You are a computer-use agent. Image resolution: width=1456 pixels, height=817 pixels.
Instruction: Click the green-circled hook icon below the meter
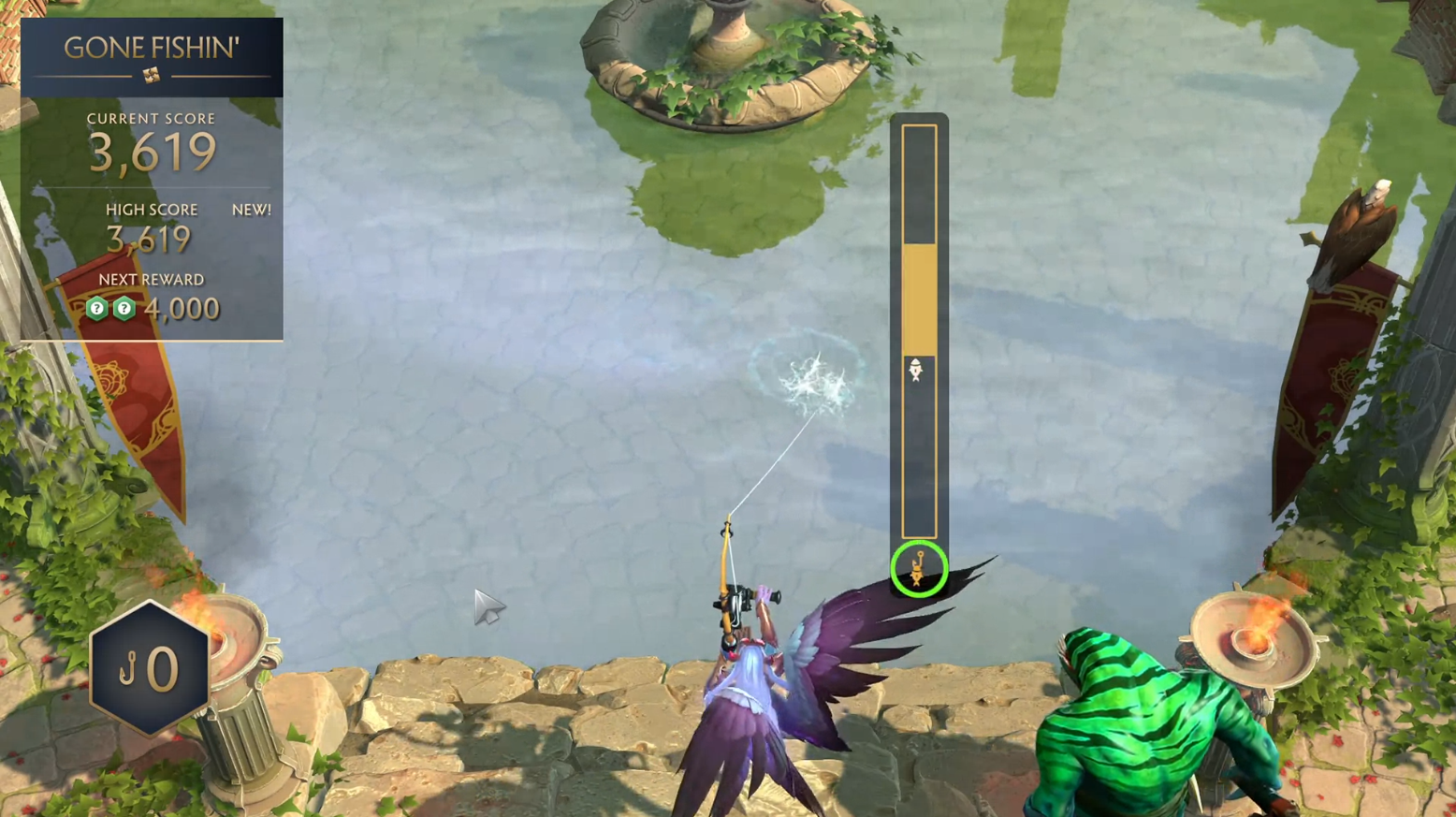click(918, 569)
